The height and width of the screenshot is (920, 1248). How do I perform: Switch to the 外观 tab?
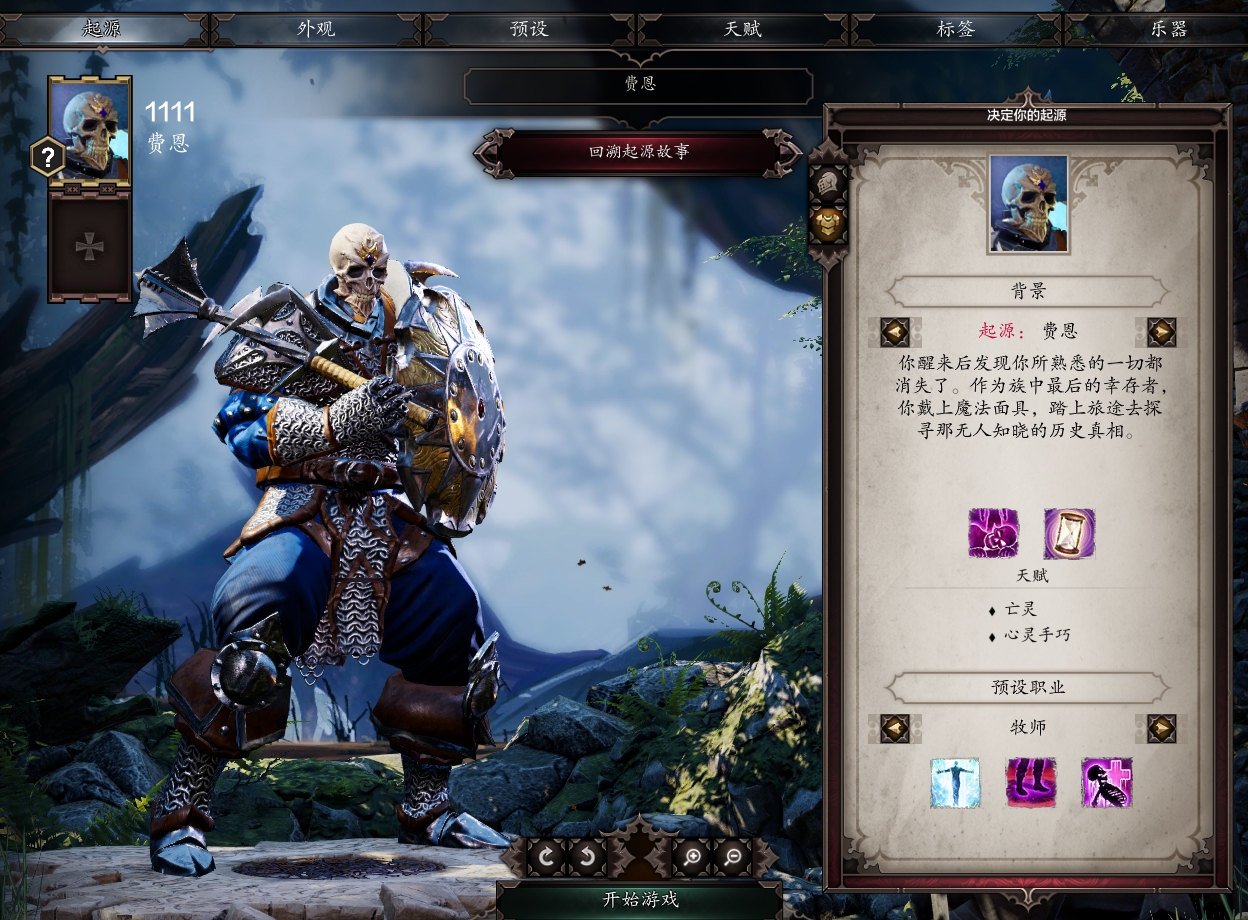pyautogui.click(x=316, y=29)
